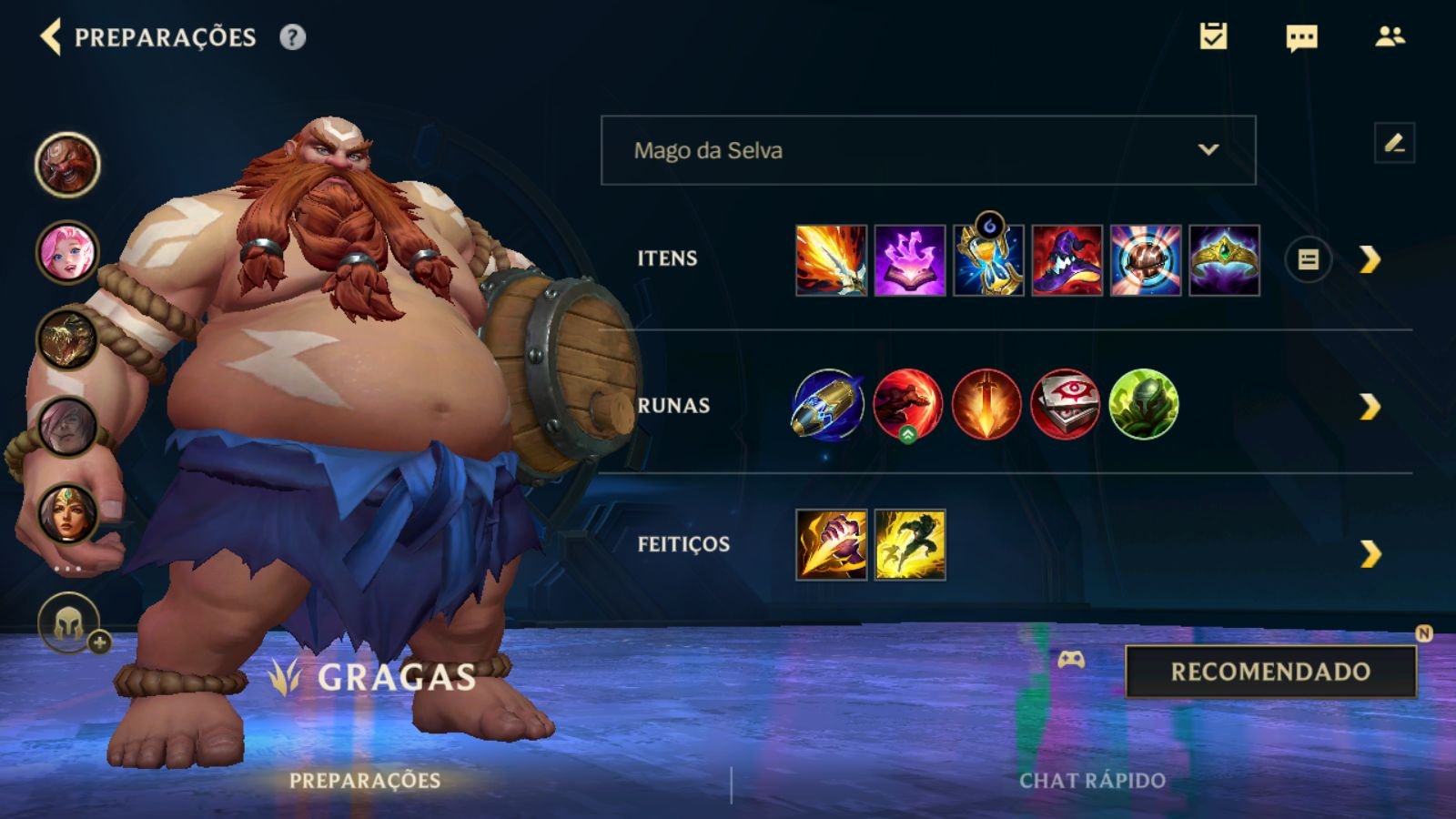1456x819 pixels.
Task: Open the chat icon in the top bar
Action: click(x=1299, y=38)
